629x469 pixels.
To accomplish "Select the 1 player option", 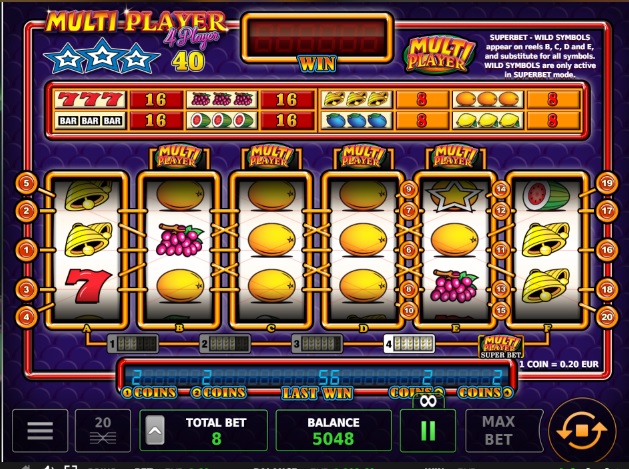I will point(133,344).
